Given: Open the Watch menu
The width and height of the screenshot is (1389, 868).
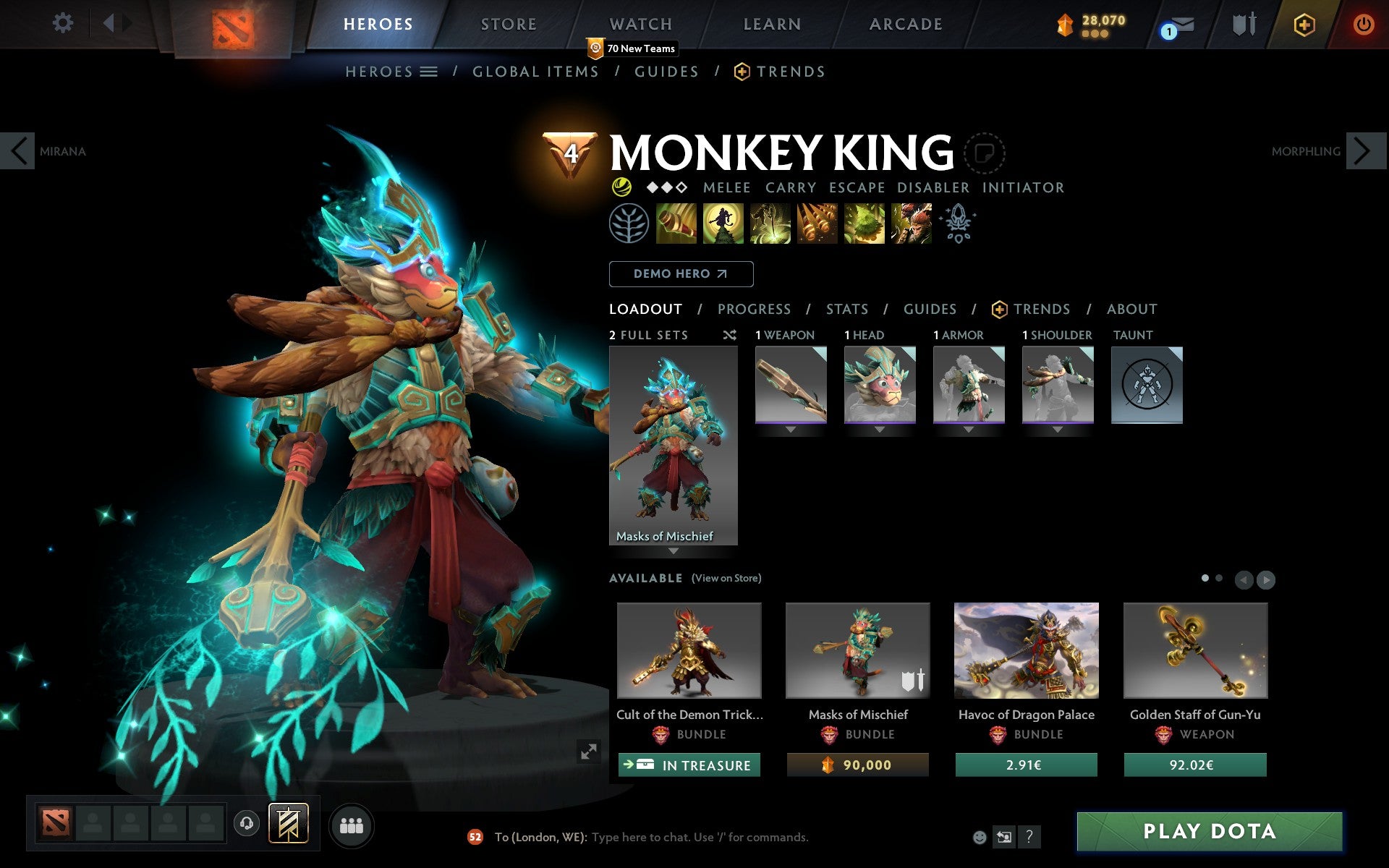Looking at the screenshot, I should pyautogui.click(x=640, y=23).
